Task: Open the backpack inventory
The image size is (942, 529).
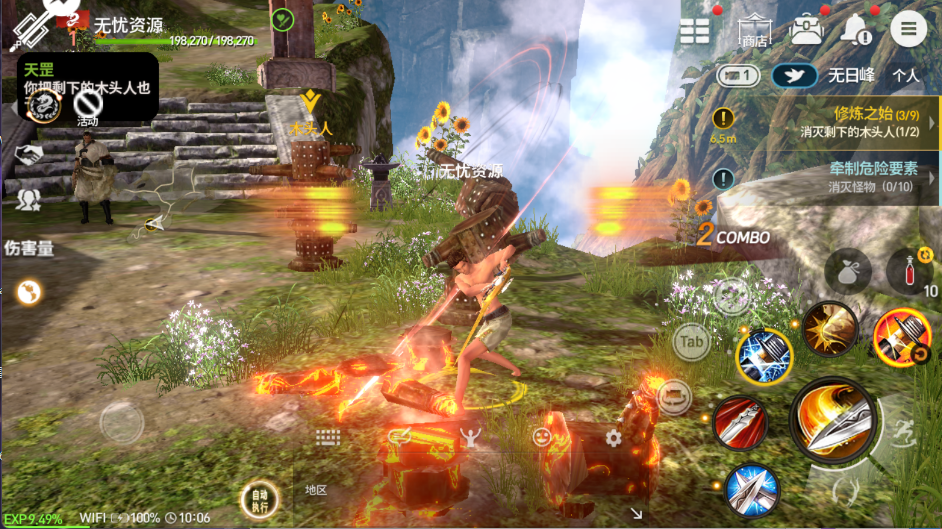Action: (x=806, y=30)
